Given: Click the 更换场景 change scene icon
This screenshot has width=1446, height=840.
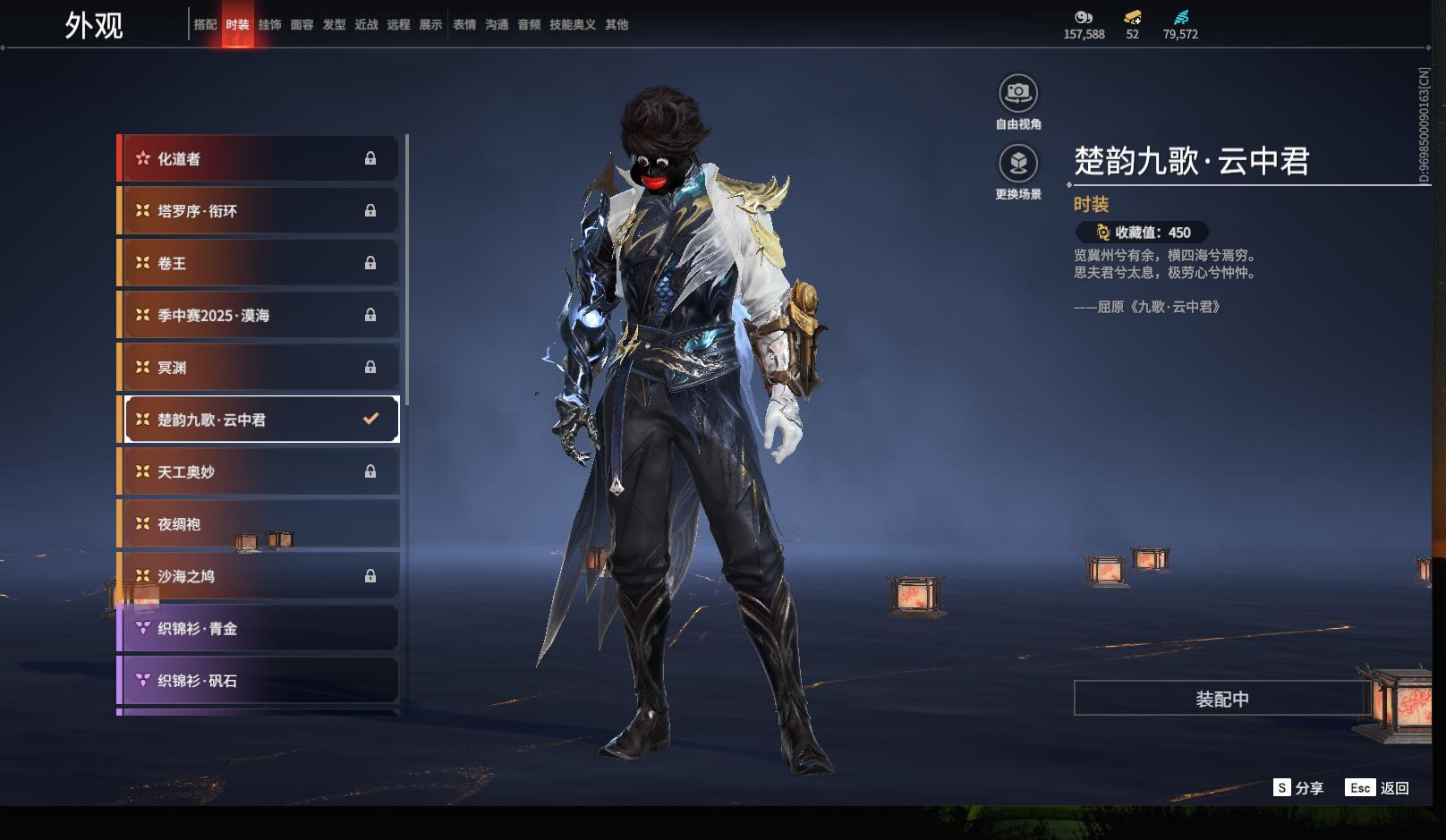Looking at the screenshot, I should coord(1018,163).
